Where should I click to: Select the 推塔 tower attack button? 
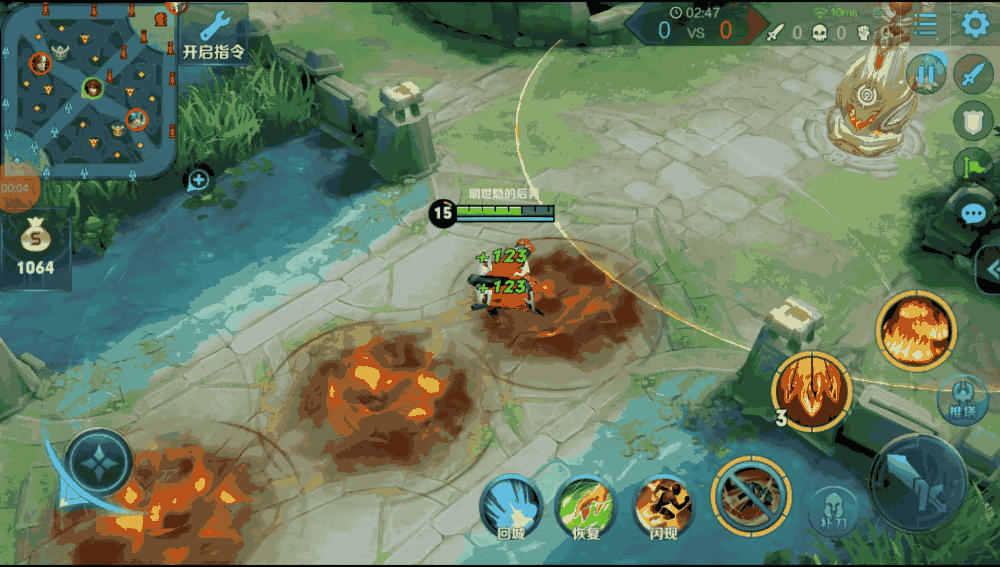click(962, 398)
